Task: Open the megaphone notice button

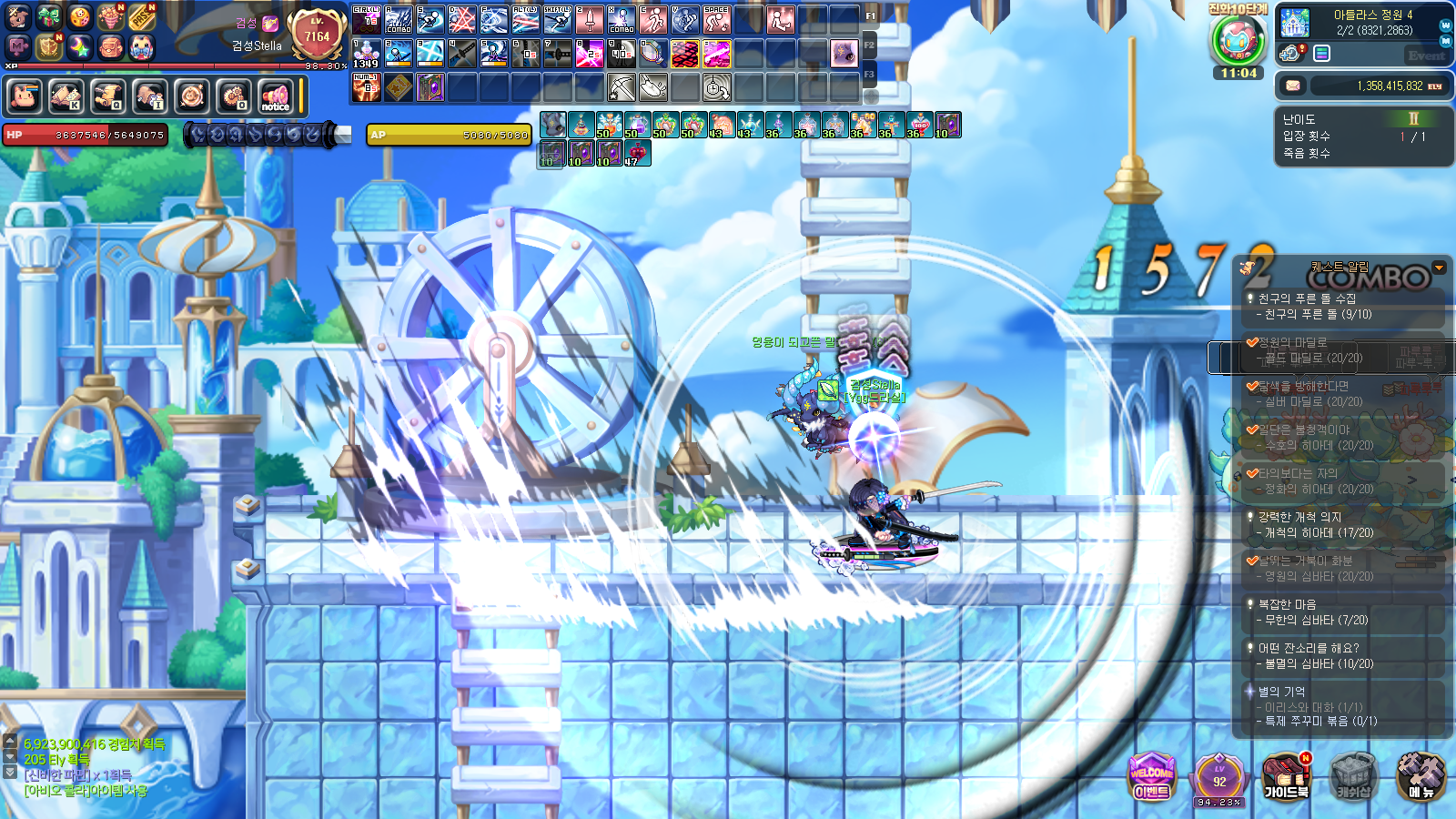Action: point(275,96)
